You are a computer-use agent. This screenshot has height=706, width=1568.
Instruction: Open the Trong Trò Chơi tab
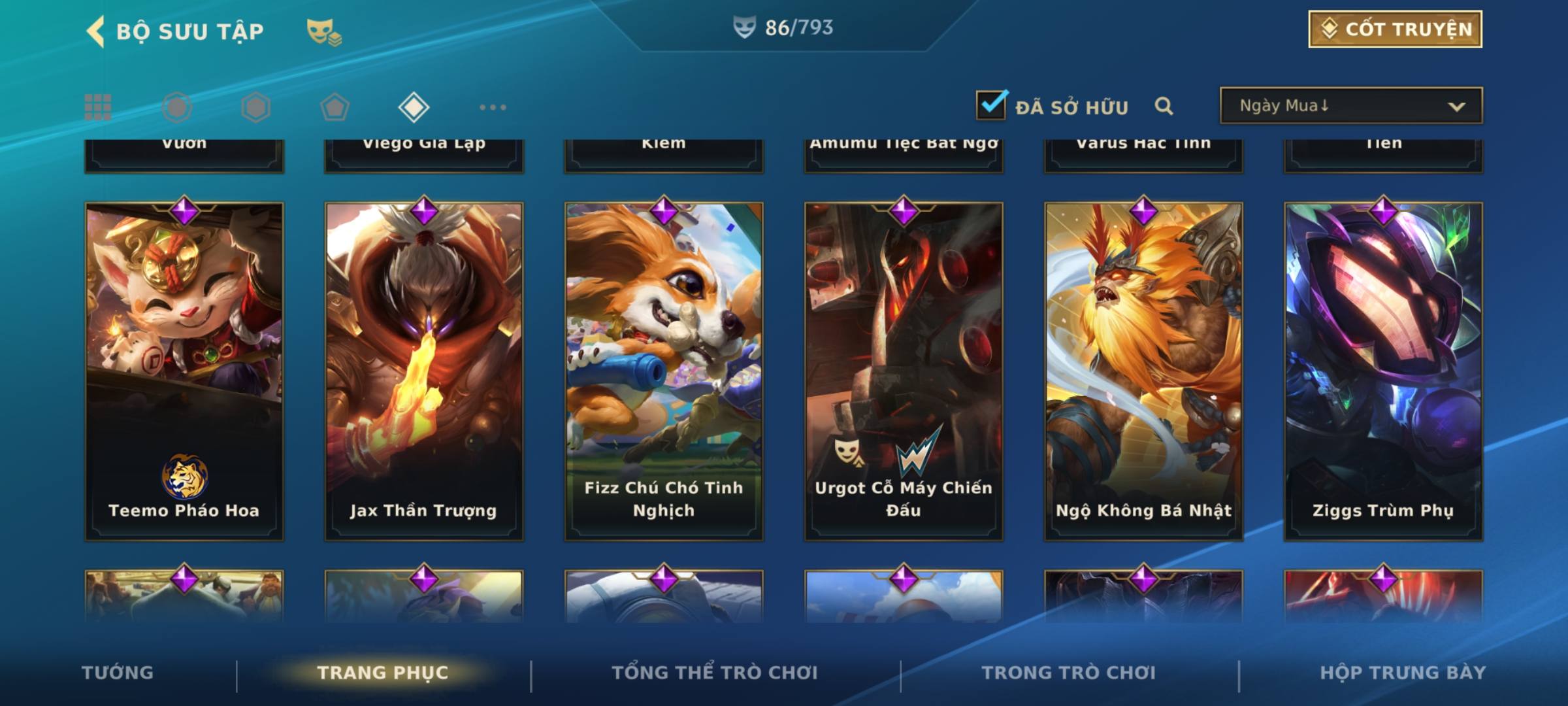[1068, 673]
